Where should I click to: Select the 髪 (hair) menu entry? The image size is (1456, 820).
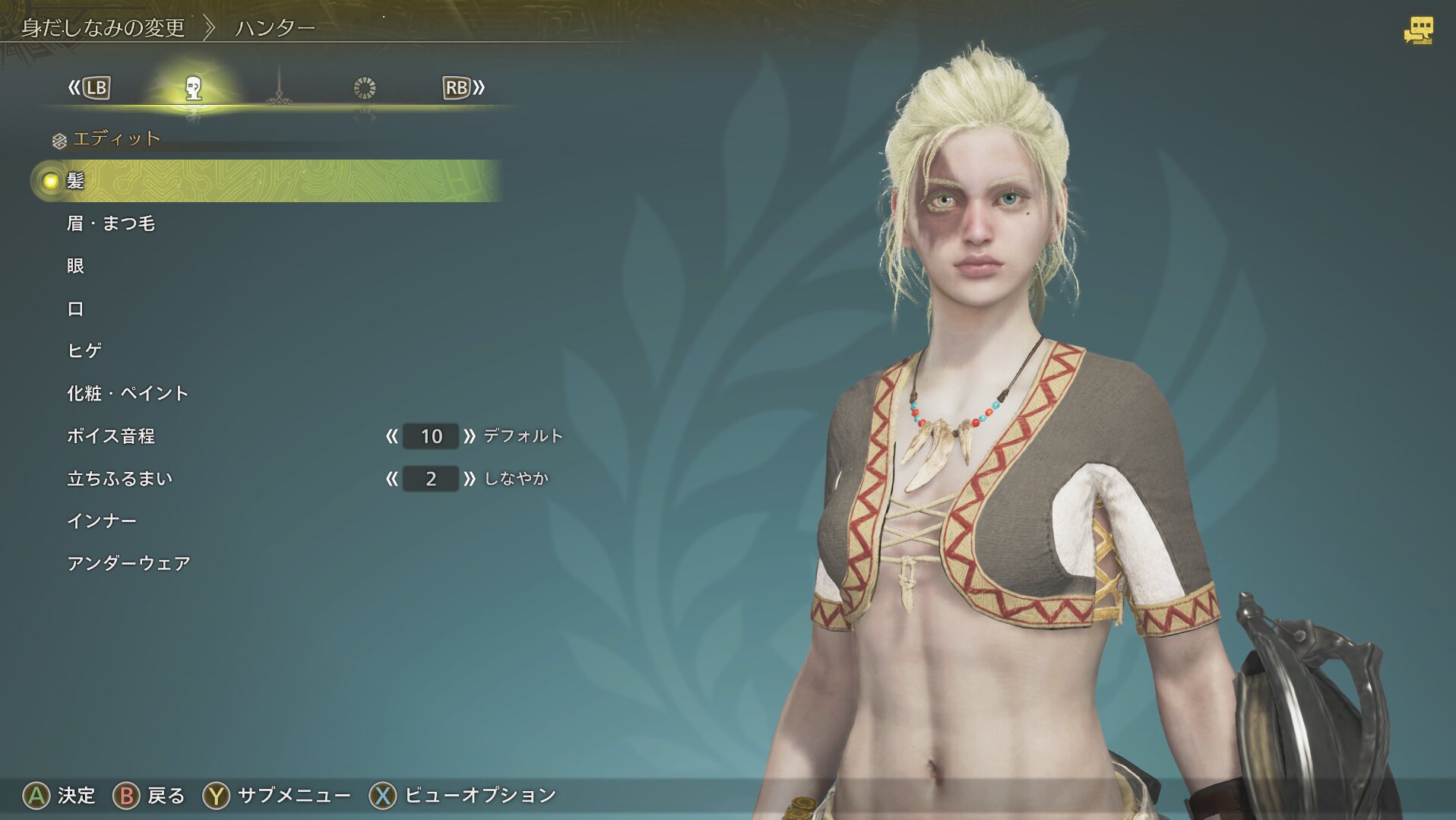75,181
